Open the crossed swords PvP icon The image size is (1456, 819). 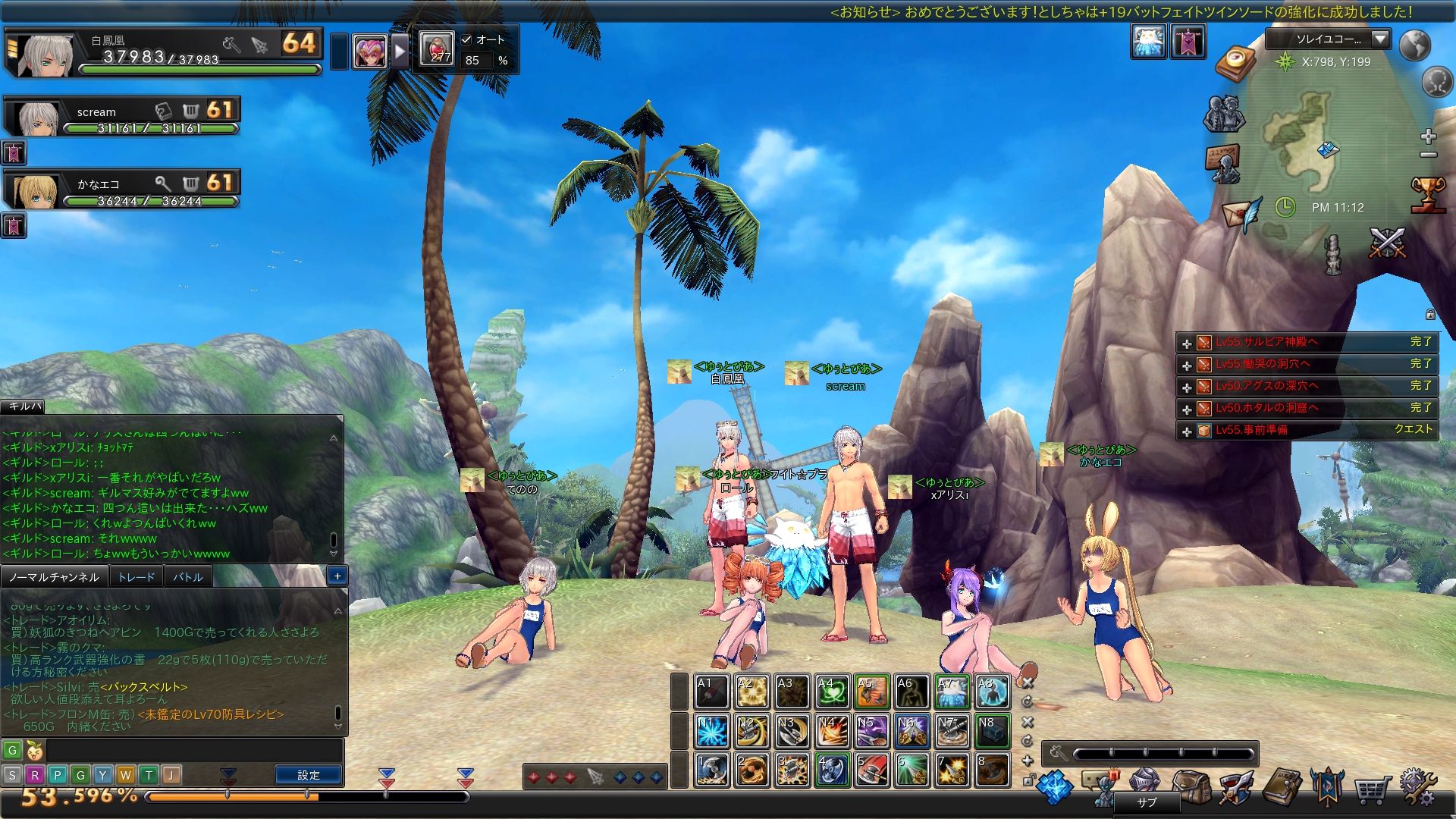pyautogui.click(x=1387, y=243)
